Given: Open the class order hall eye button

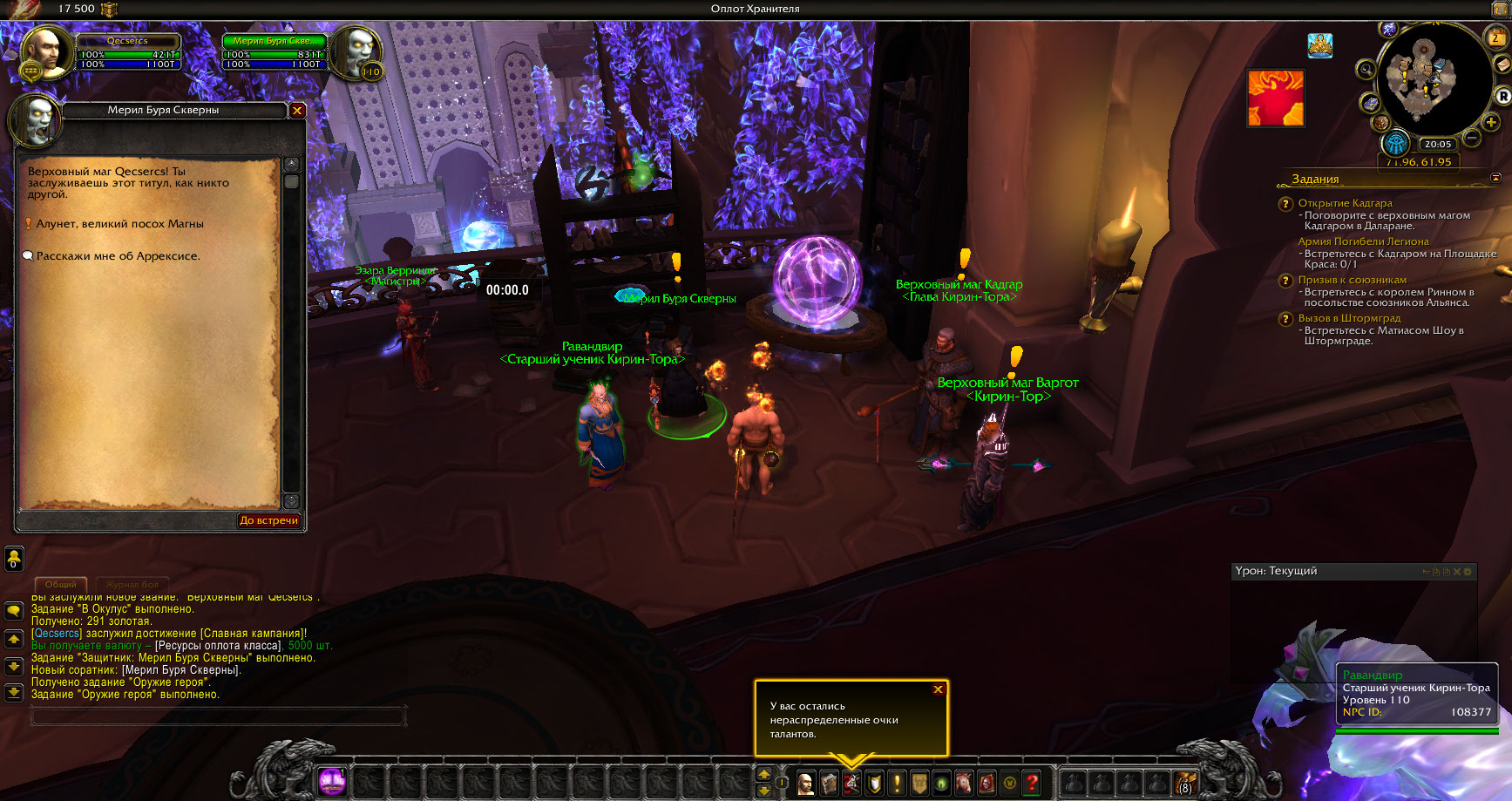Looking at the screenshot, I should coord(1396,144).
